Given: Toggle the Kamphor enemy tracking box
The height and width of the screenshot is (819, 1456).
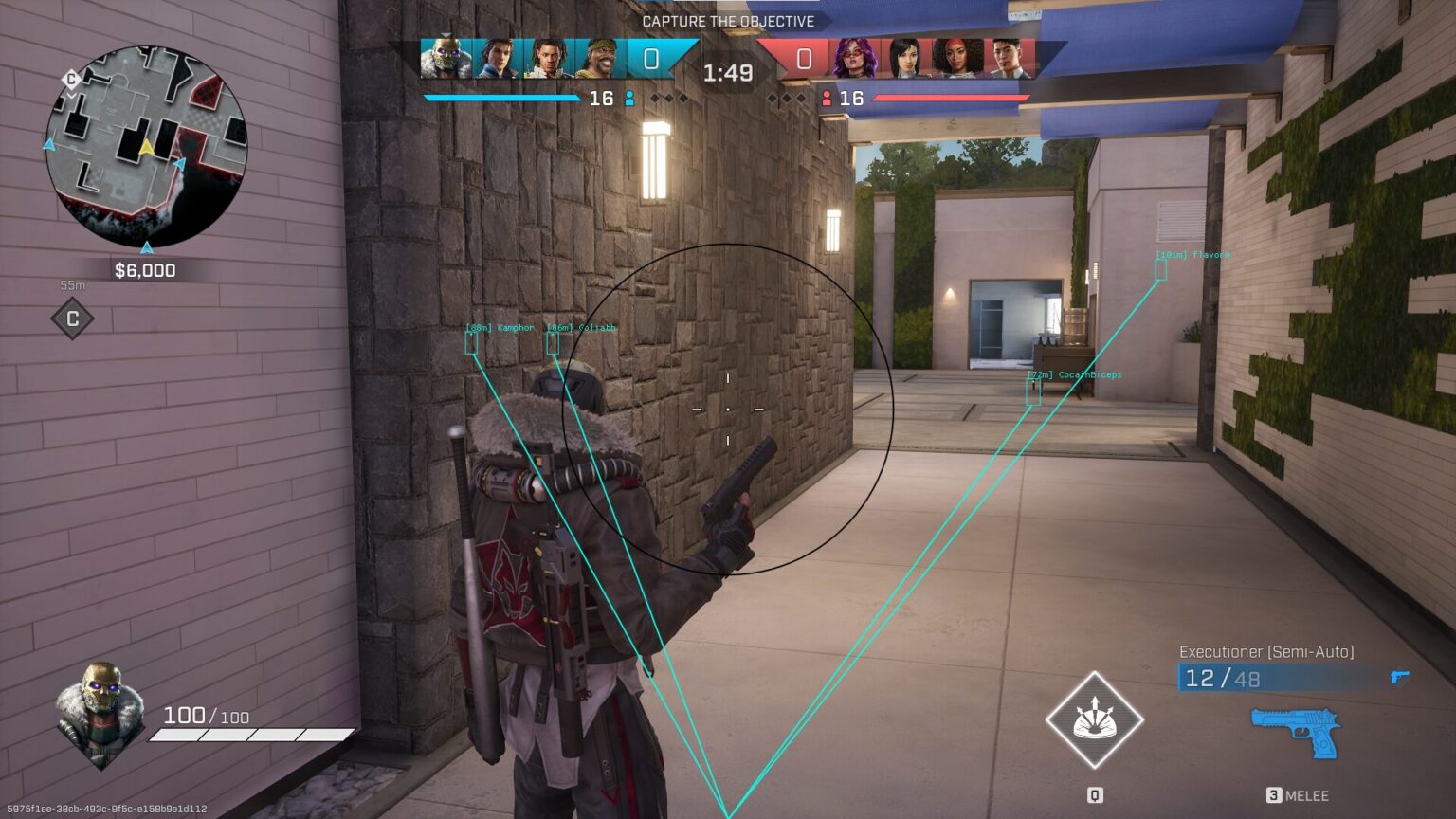Looking at the screenshot, I should (471, 342).
